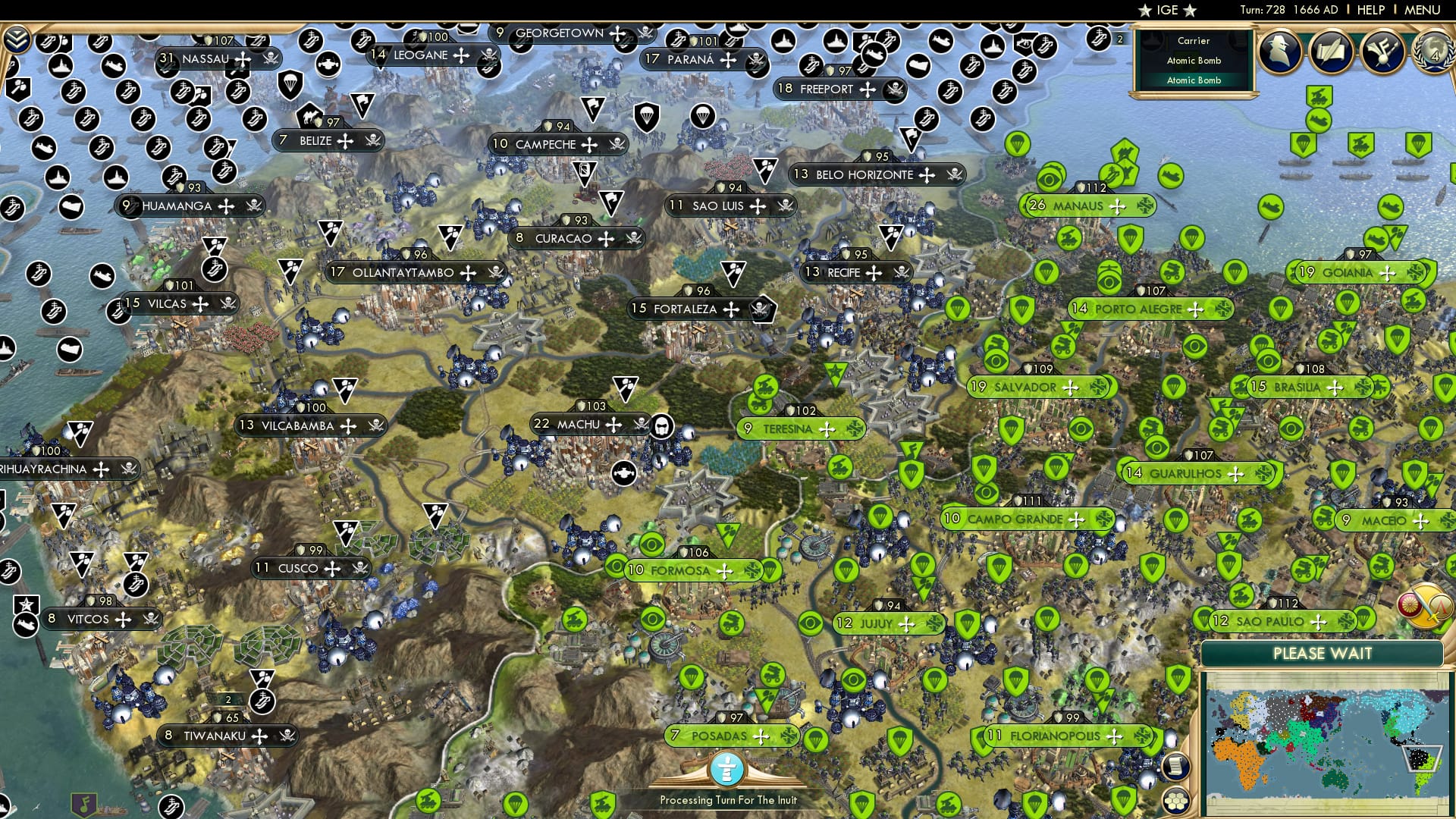The height and width of the screenshot is (819, 1456).
Task: Open the diplomacy scroll notification icon
Action: (x=1329, y=51)
